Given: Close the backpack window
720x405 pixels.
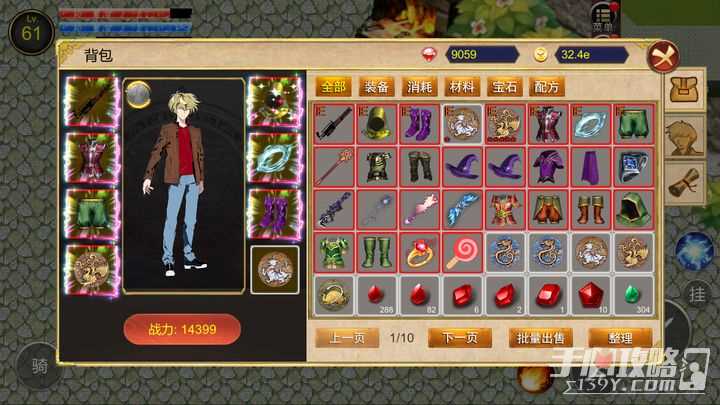Looking at the screenshot, I should pyautogui.click(x=661, y=56).
